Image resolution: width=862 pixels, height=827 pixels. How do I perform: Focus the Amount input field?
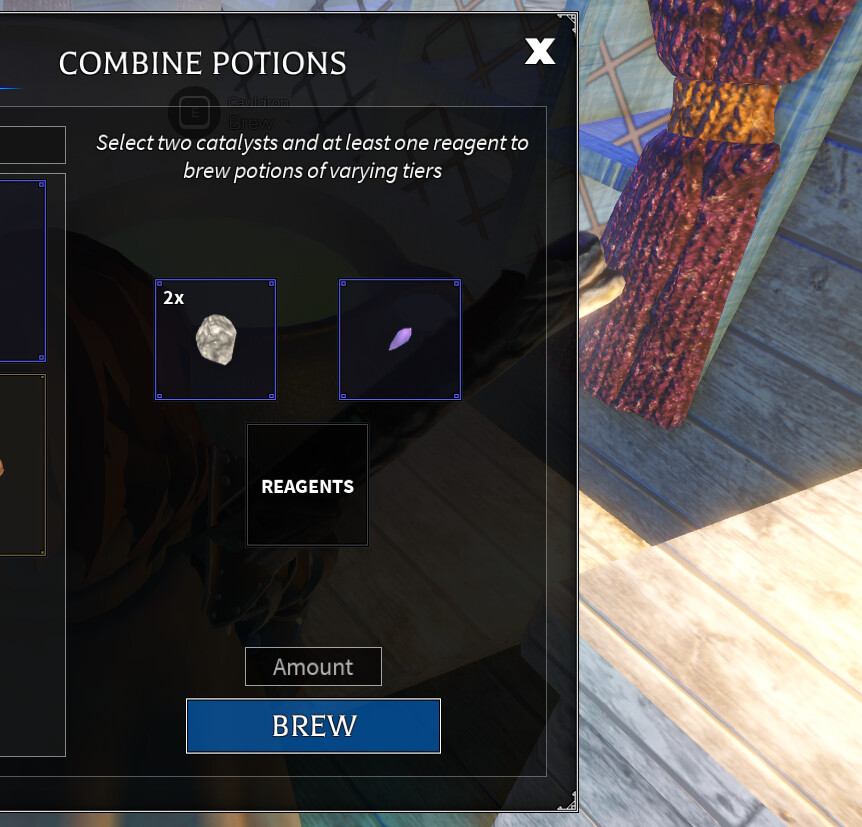point(313,667)
